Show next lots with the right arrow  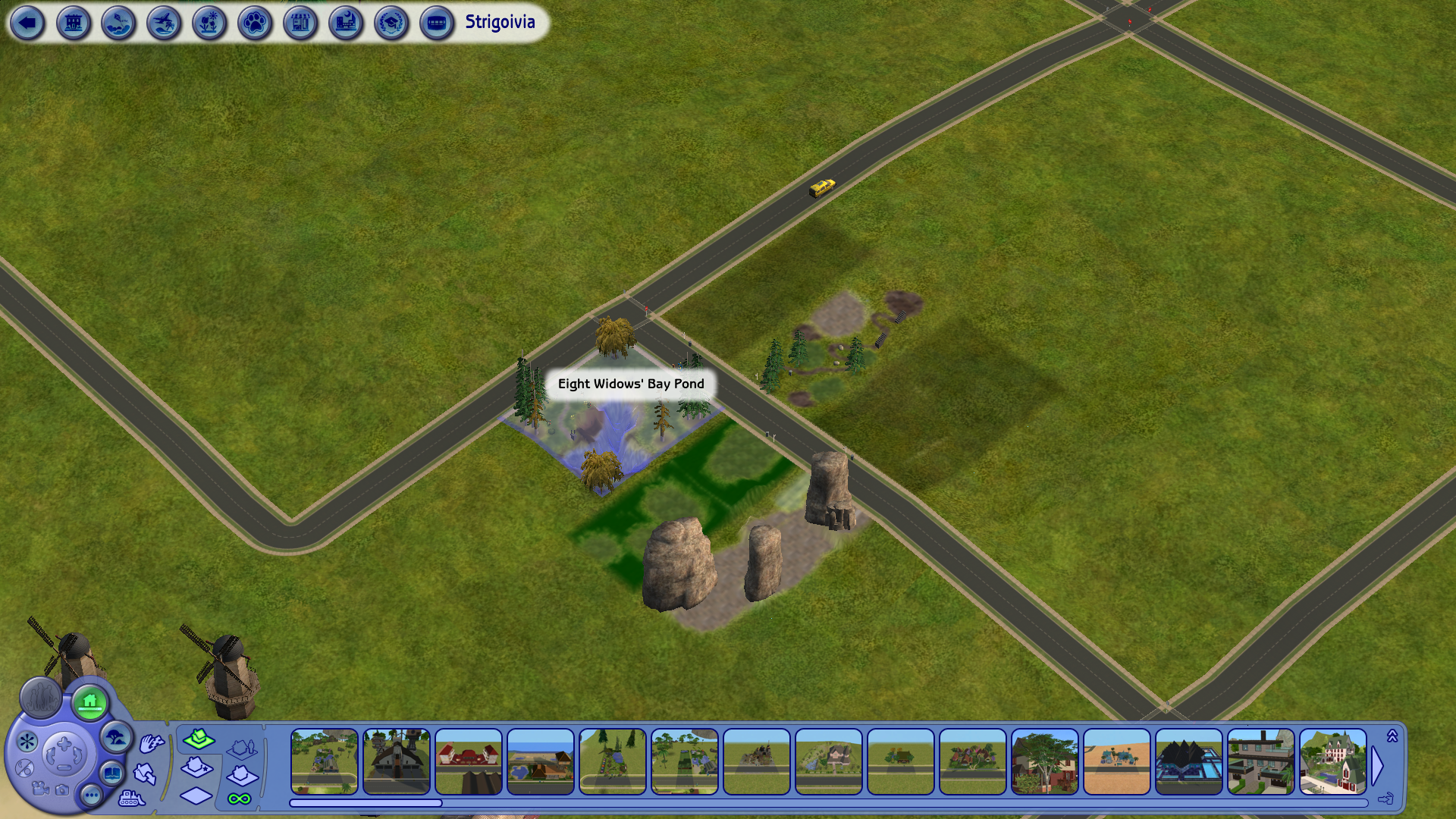1378,766
